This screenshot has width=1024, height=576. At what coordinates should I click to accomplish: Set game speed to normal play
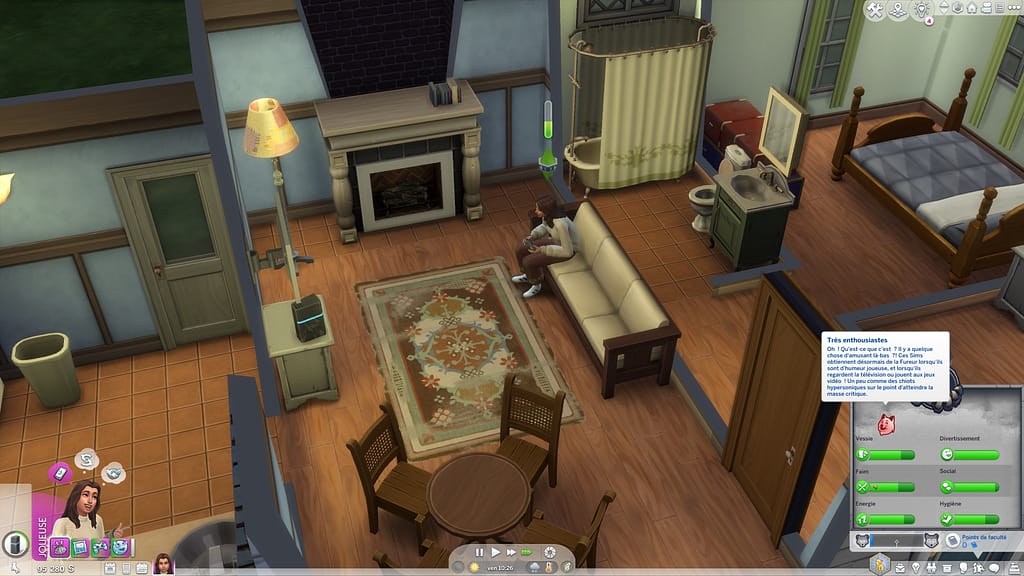tap(494, 551)
